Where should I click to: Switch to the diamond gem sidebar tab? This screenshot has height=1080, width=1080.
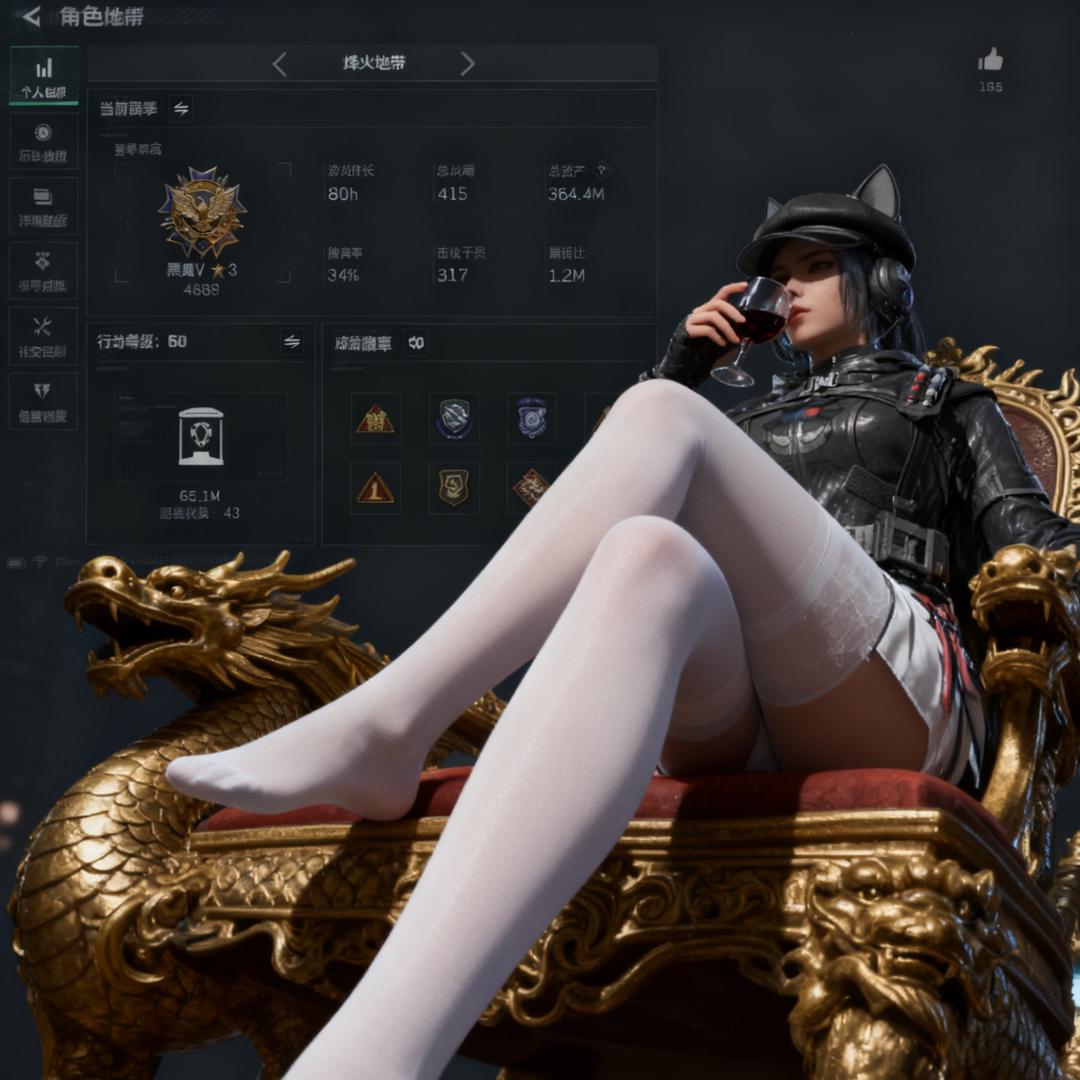44,400
